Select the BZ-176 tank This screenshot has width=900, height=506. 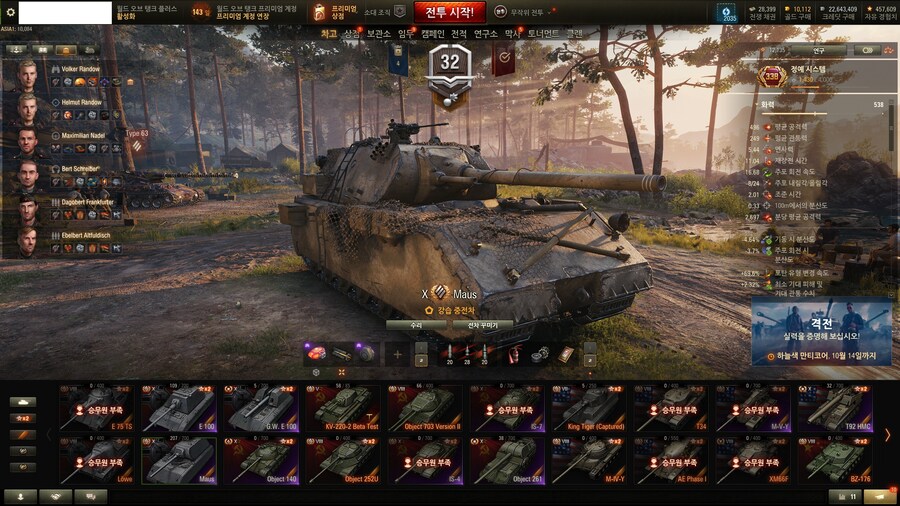835,461
